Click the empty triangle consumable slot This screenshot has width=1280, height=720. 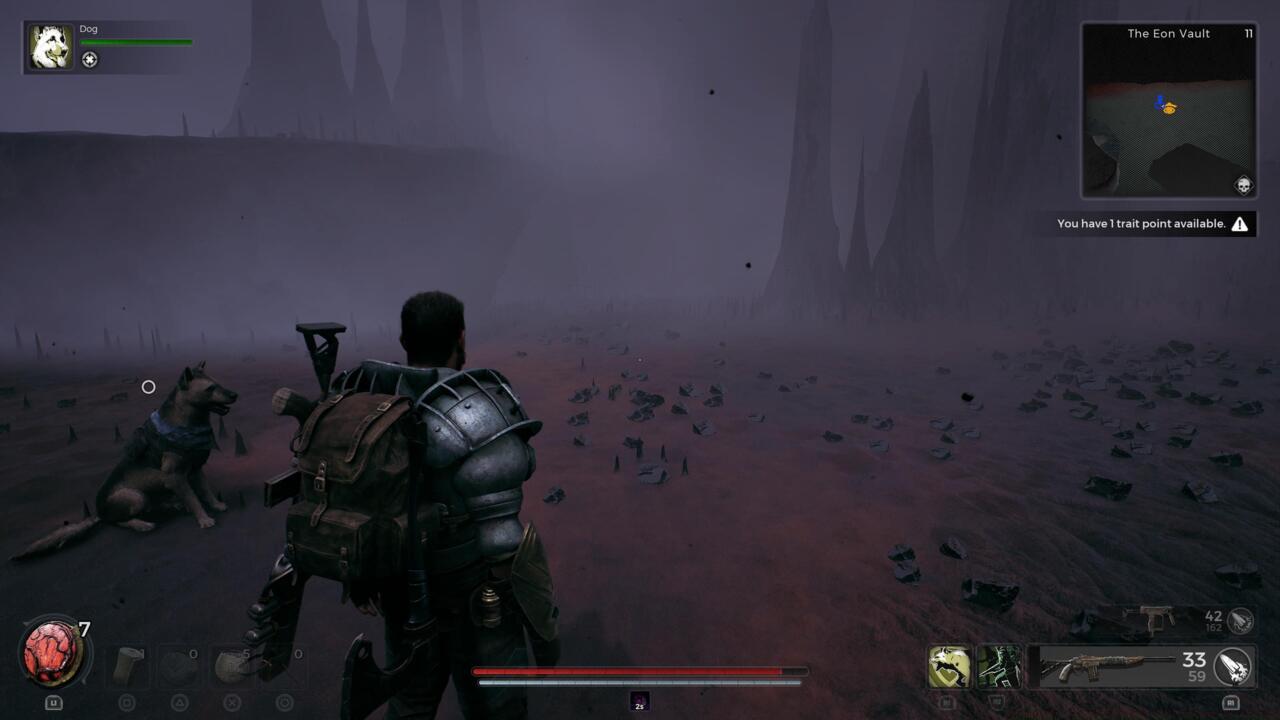[x=180, y=667]
